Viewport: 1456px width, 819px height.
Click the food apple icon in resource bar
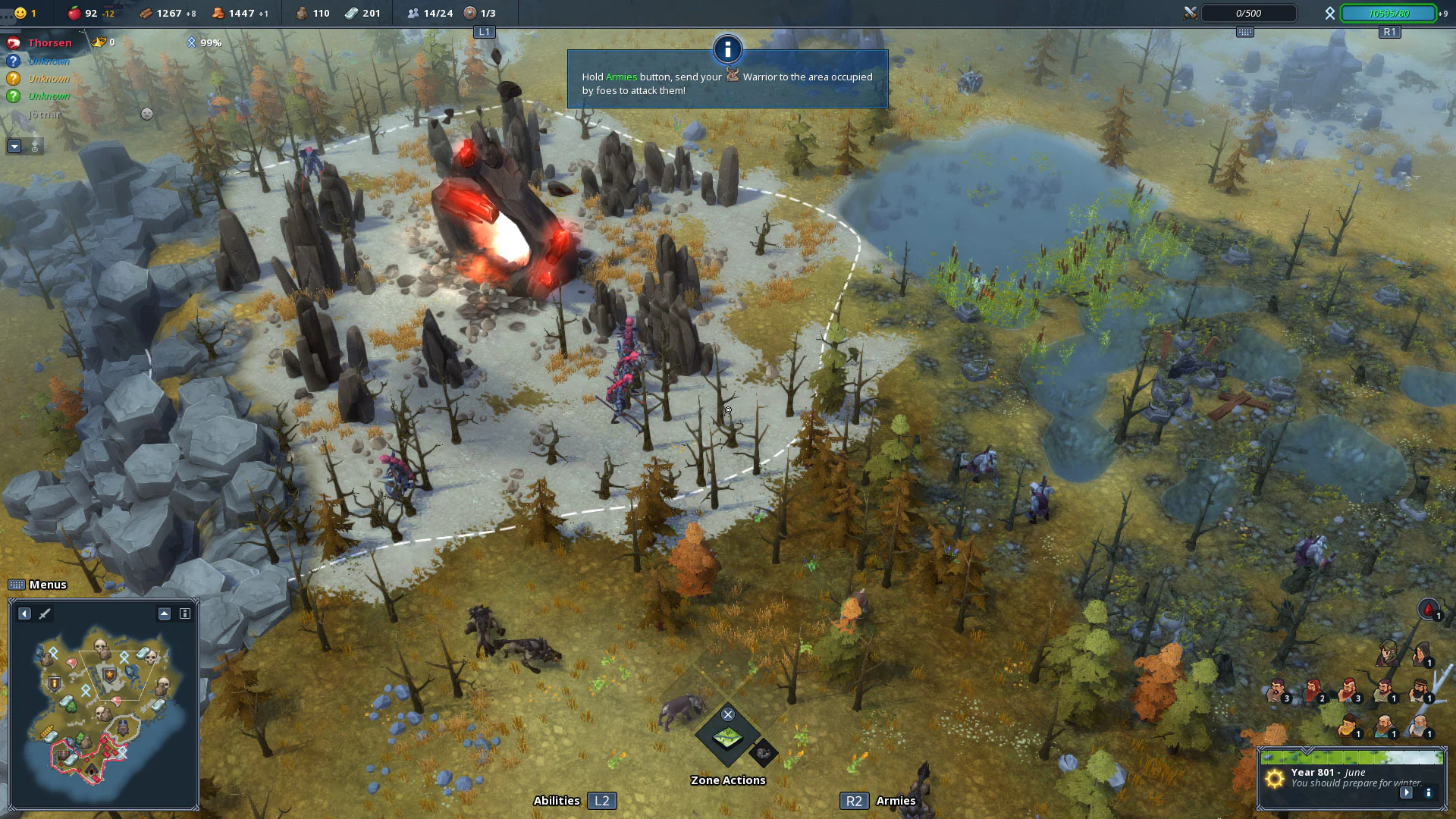(x=74, y=13)
